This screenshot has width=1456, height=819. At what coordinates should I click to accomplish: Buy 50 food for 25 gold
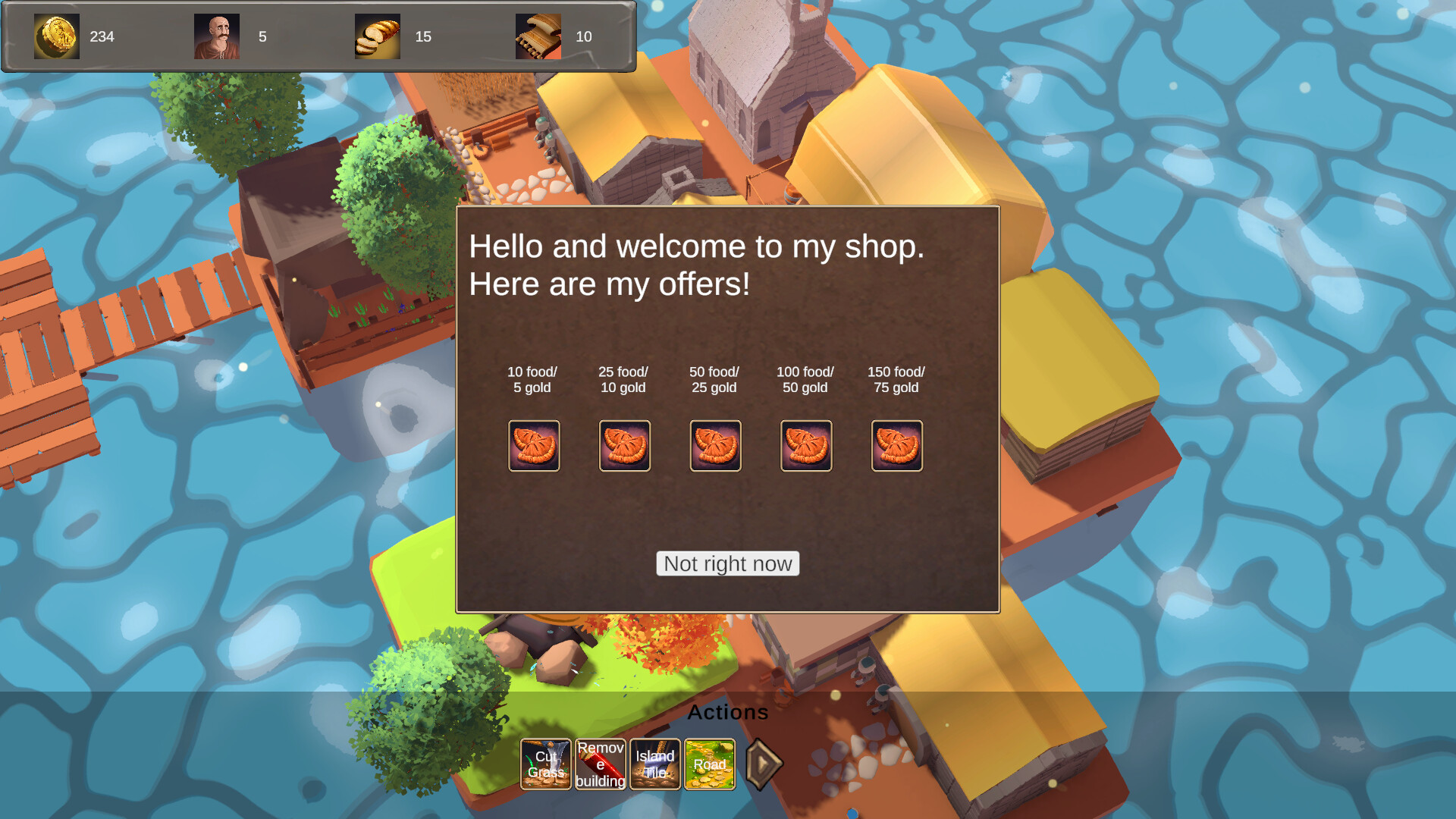[715, 446]
